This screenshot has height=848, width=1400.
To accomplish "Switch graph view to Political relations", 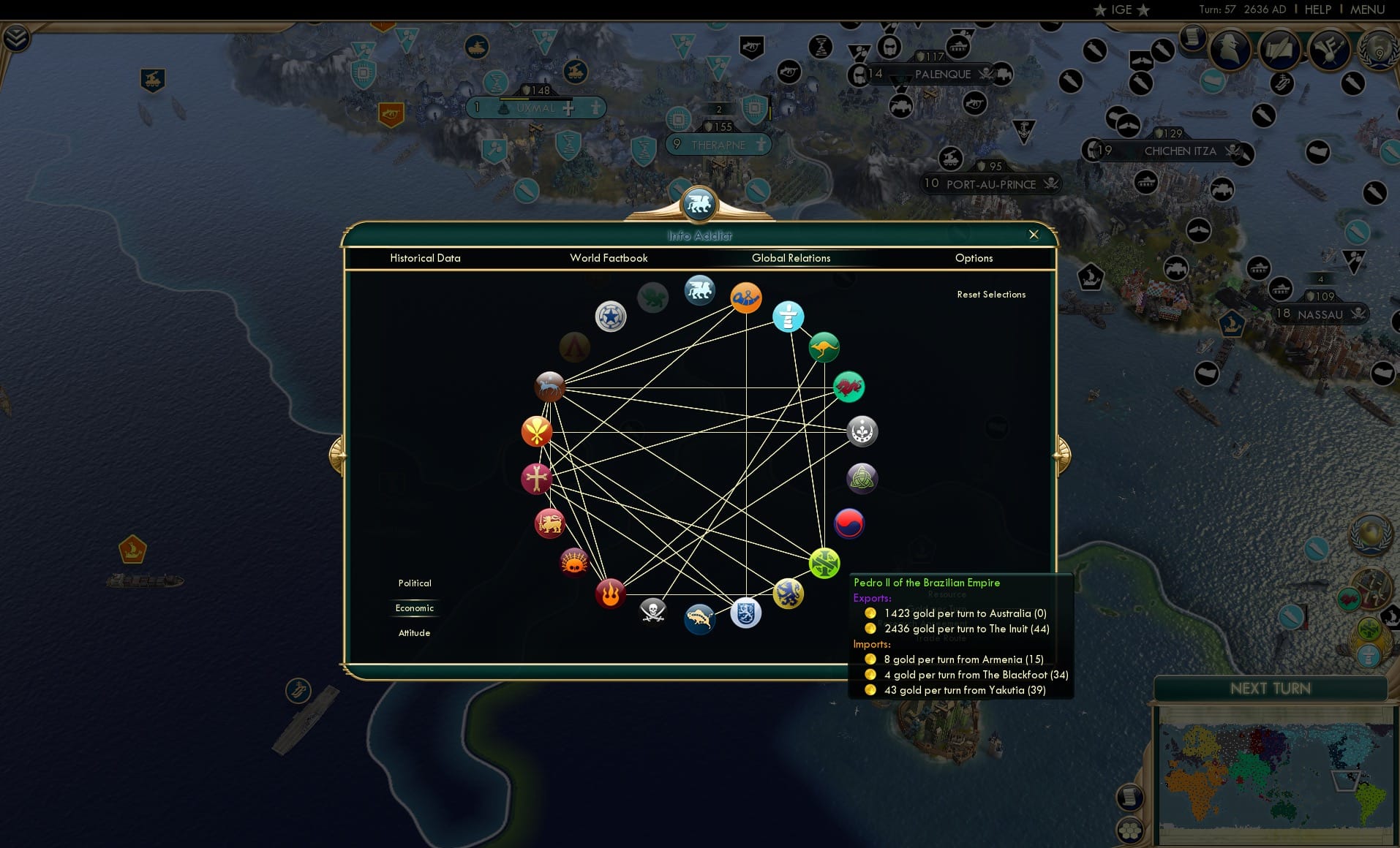I will pyautogui.click(x=415, y=583).
